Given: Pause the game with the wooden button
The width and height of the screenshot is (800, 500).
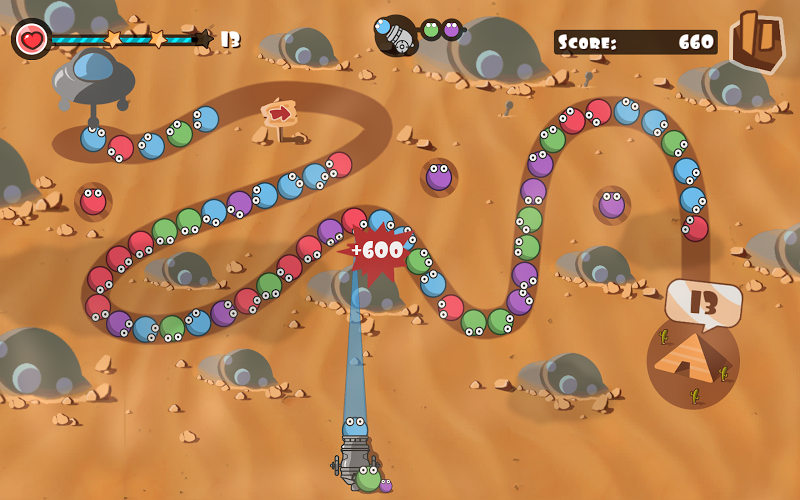Looking at the screenshot, I should [756, 40].
